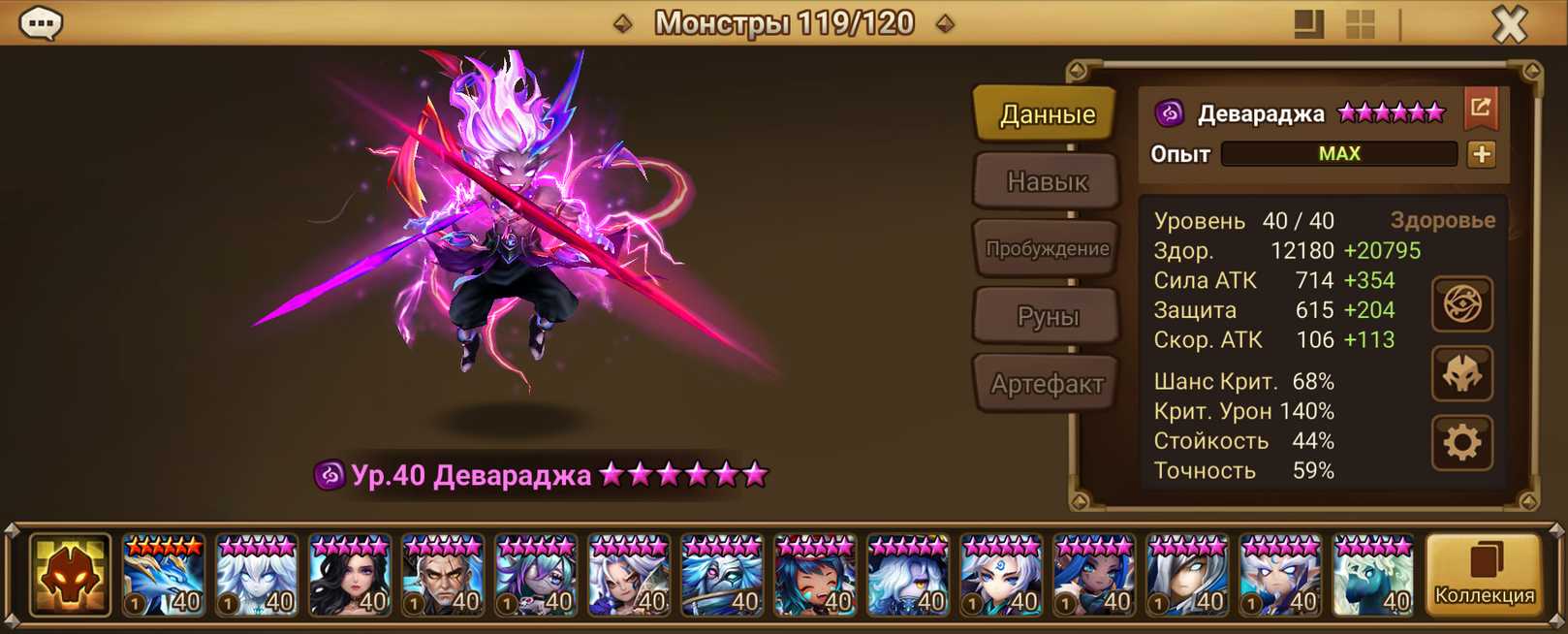Click the right arrow next to Монстры title
1568x634 pixels.
click(945, 23)
